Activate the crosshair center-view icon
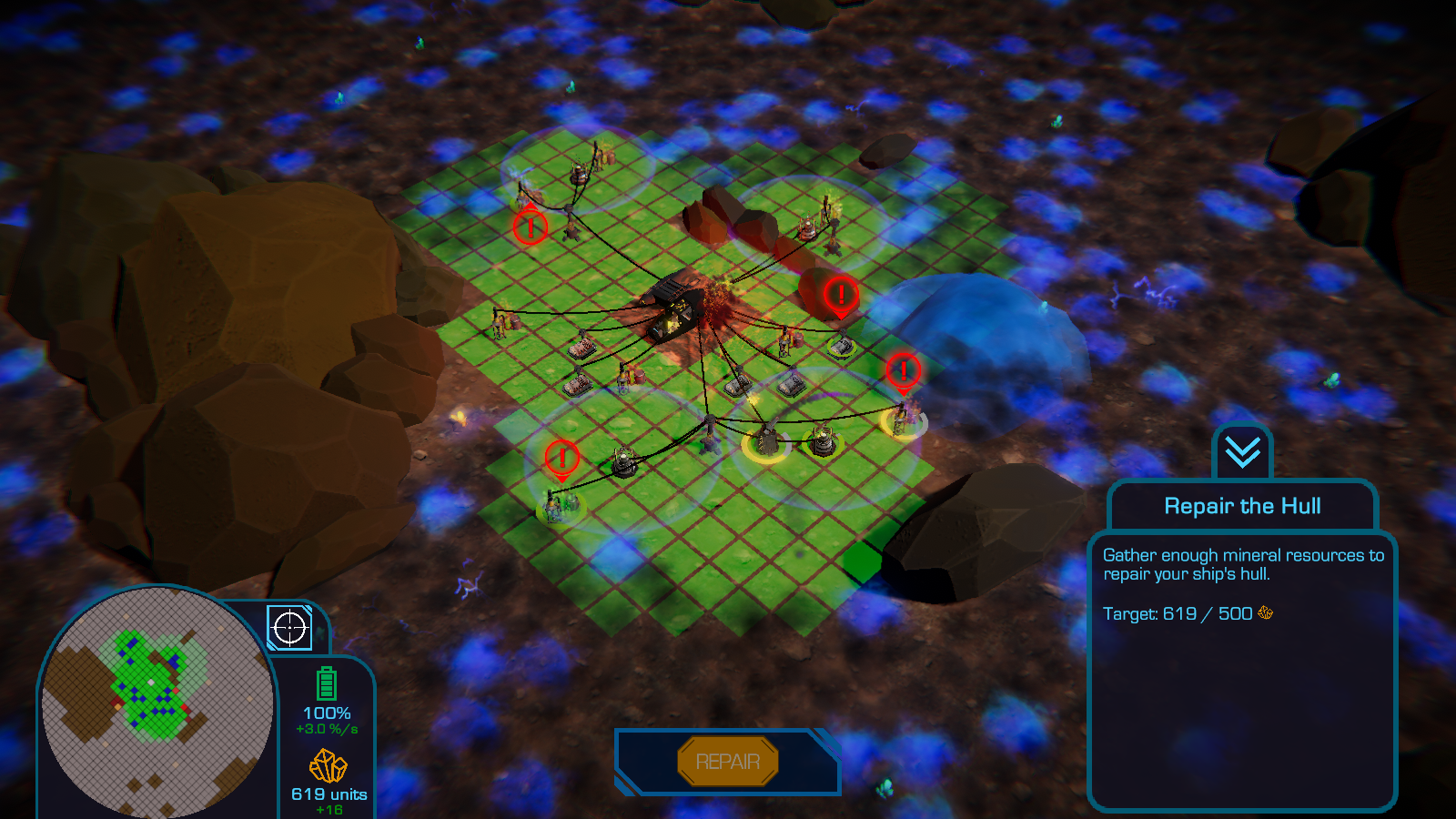 [x=289, y=628]
